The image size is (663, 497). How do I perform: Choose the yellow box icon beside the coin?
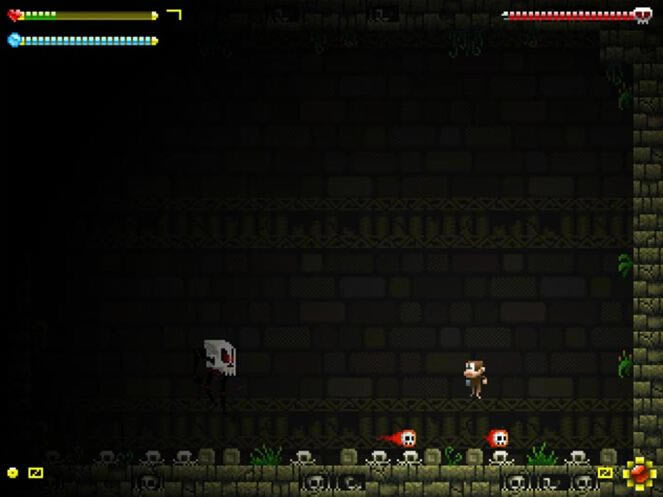point(36,472)
